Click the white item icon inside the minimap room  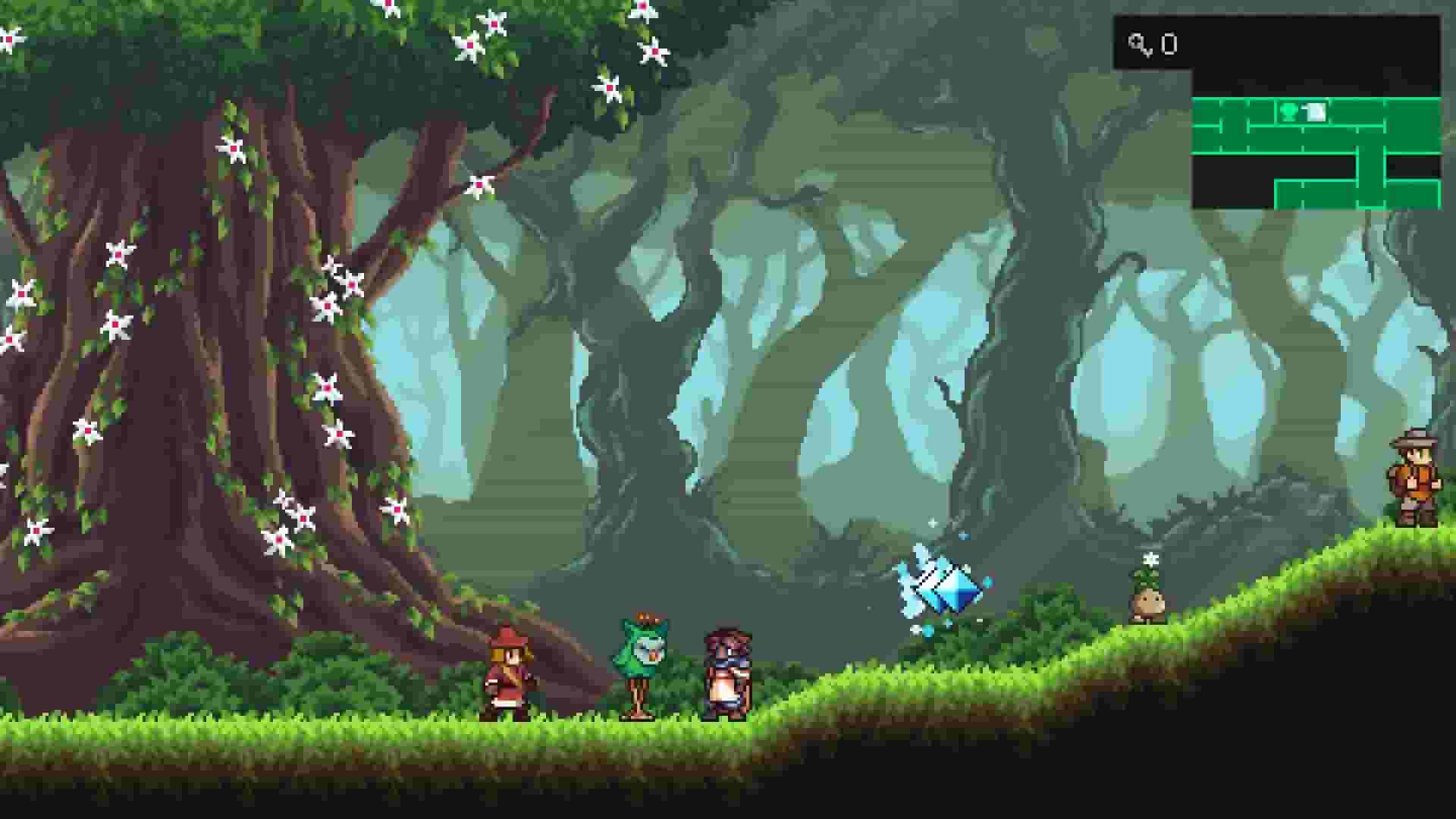[1317, 111]
